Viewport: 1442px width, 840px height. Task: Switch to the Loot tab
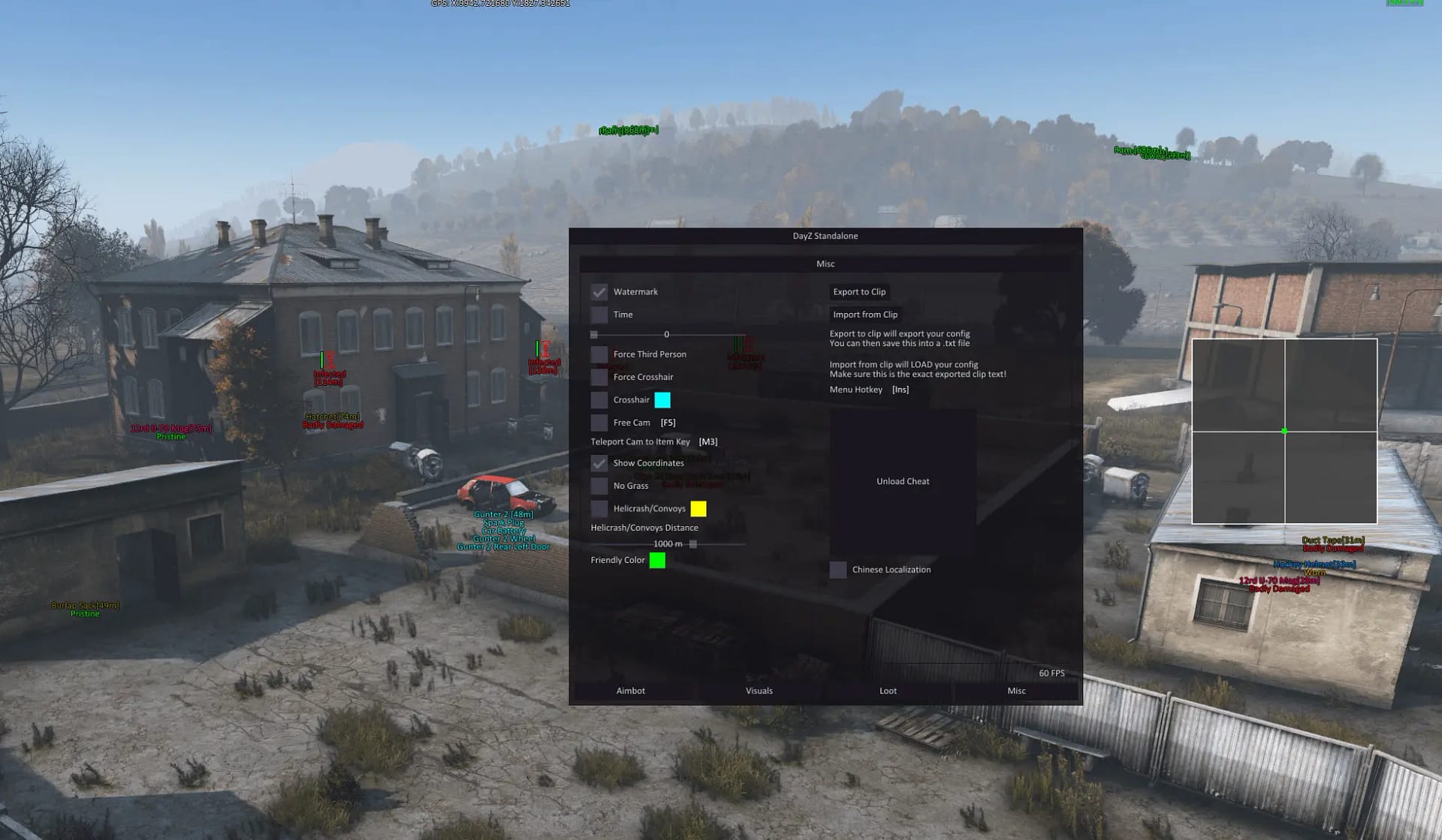(x=888, y=690)
